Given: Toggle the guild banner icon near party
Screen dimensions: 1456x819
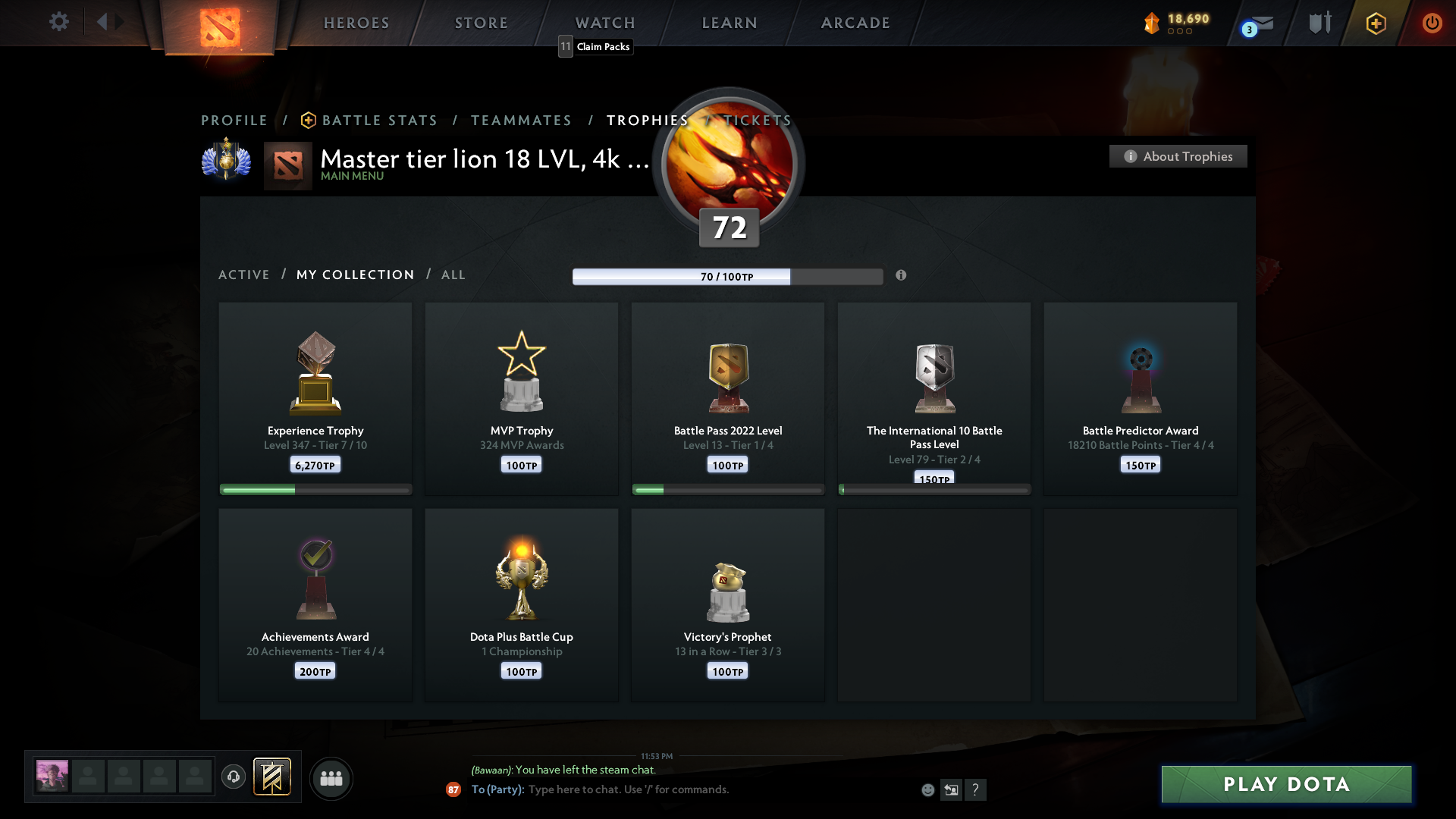Looking at the screenshot, I should pos(273,777).
